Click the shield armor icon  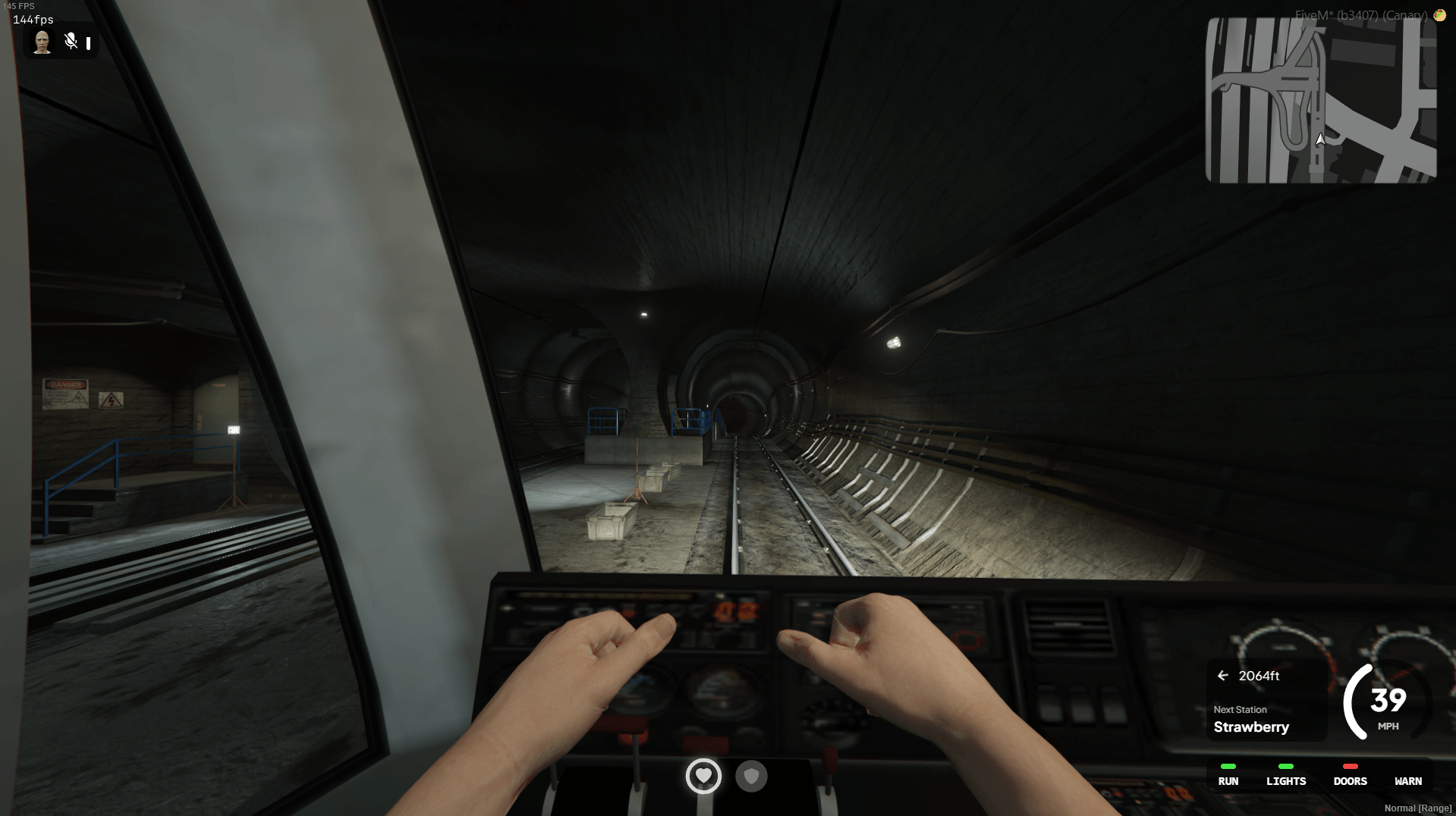click(x=752, y=777)
